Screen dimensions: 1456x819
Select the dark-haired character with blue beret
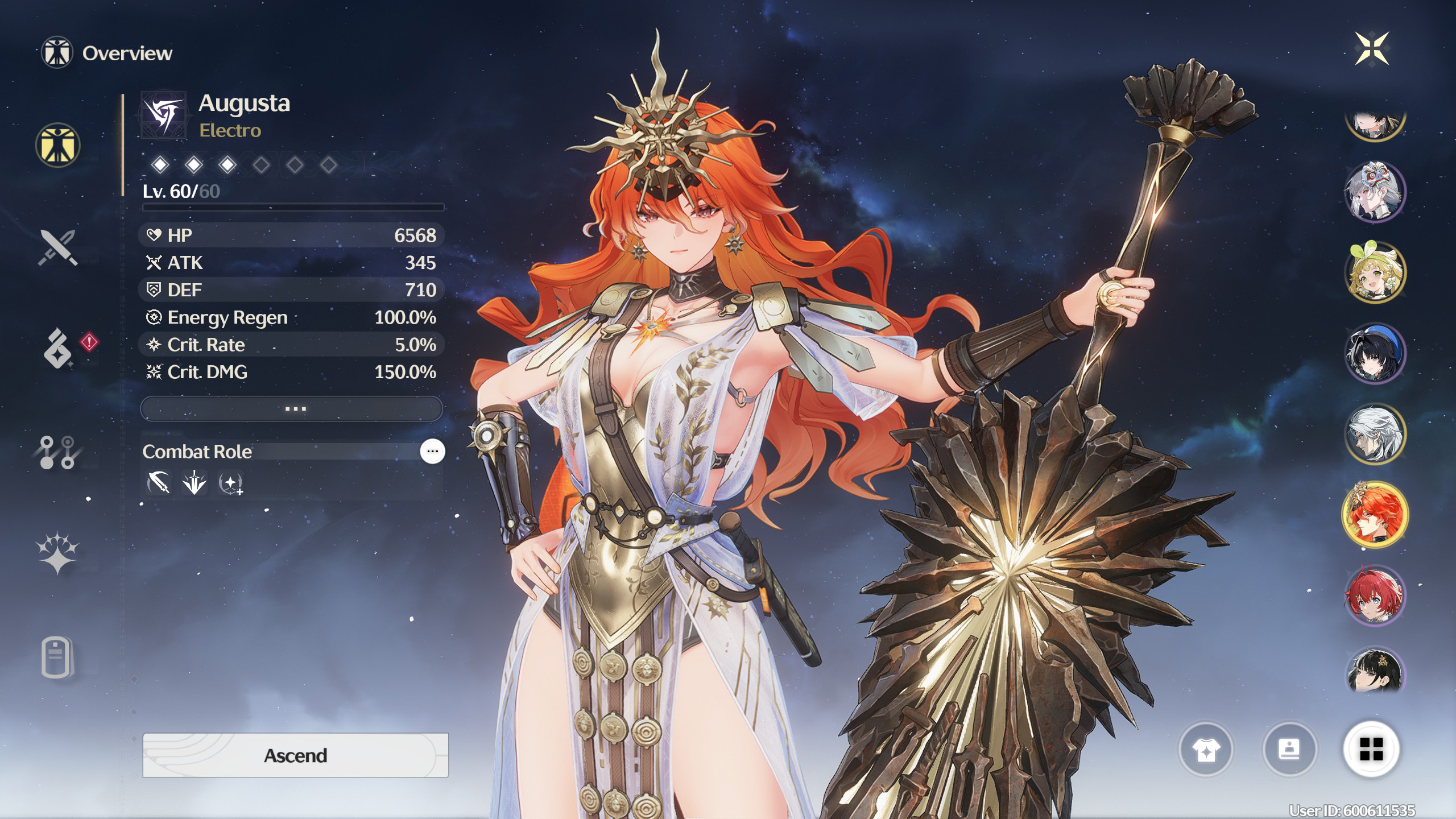pos(1375,353)
